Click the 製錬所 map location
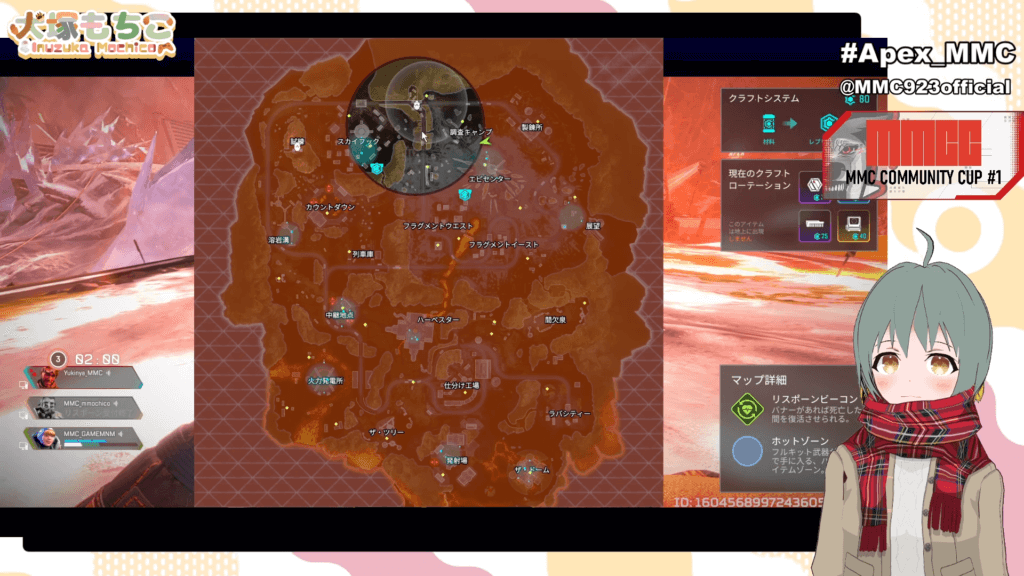Image resolution: width=1024 pixels, height=576 pixels. [531, 128]
